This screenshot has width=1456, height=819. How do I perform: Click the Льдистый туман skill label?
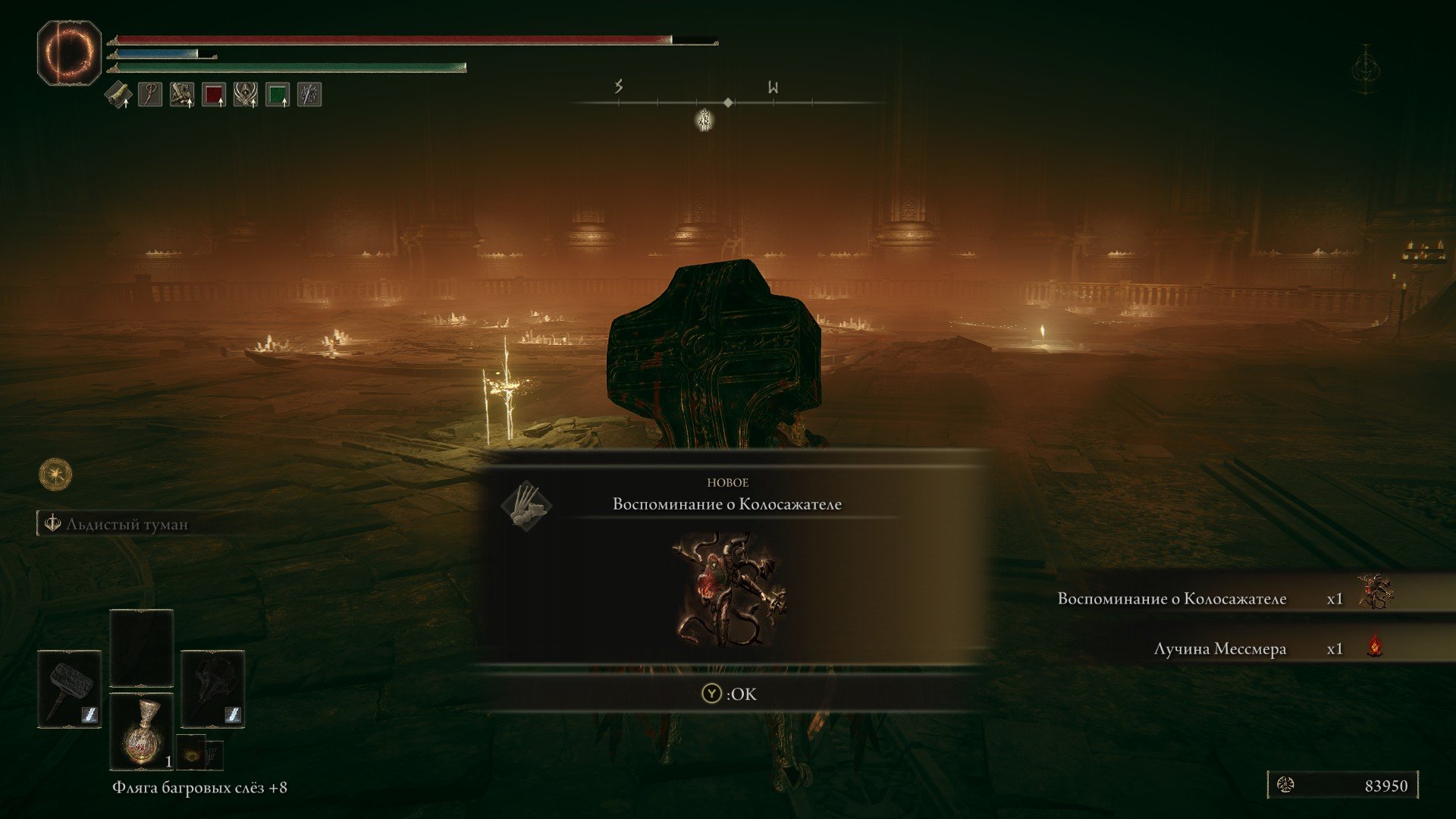pyautogui.click(x=126, y=524)
